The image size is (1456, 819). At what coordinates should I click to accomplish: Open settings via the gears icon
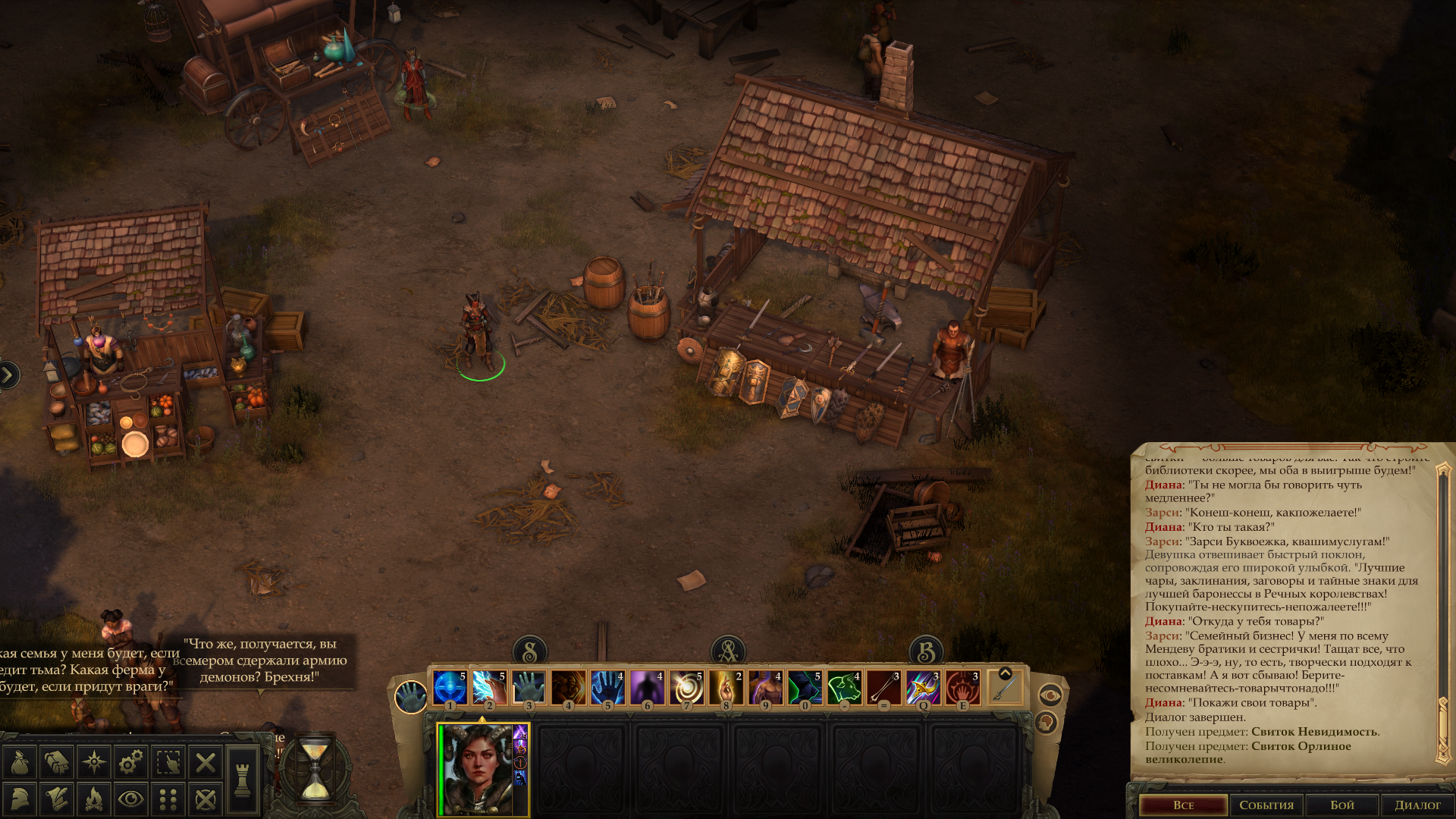[x=131, y=762]
